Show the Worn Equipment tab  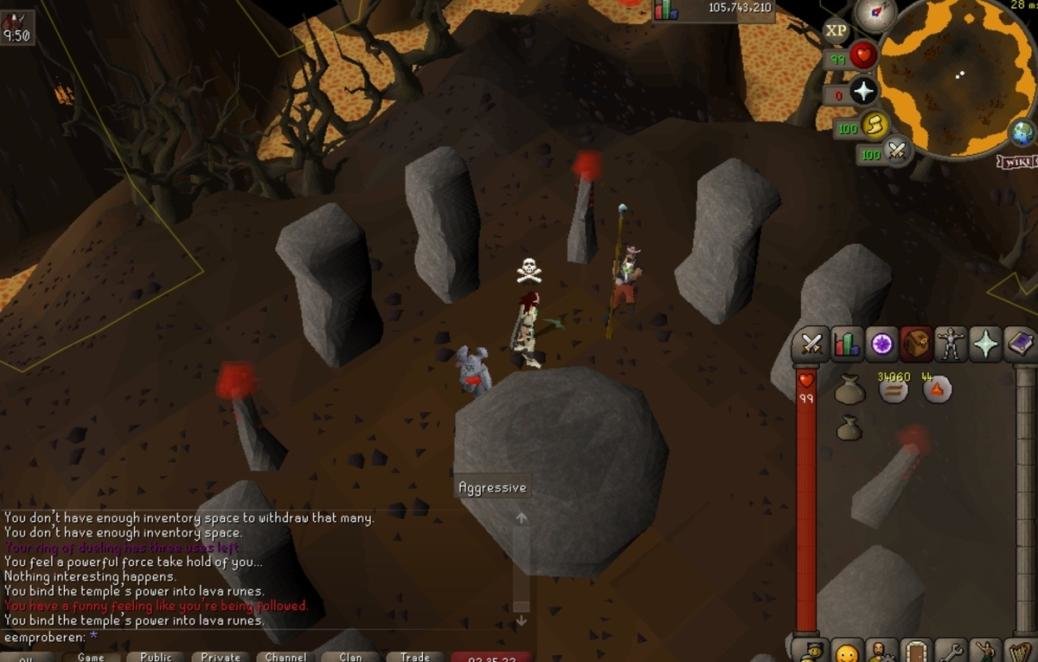pyautogui.click(x=950, y=345)
